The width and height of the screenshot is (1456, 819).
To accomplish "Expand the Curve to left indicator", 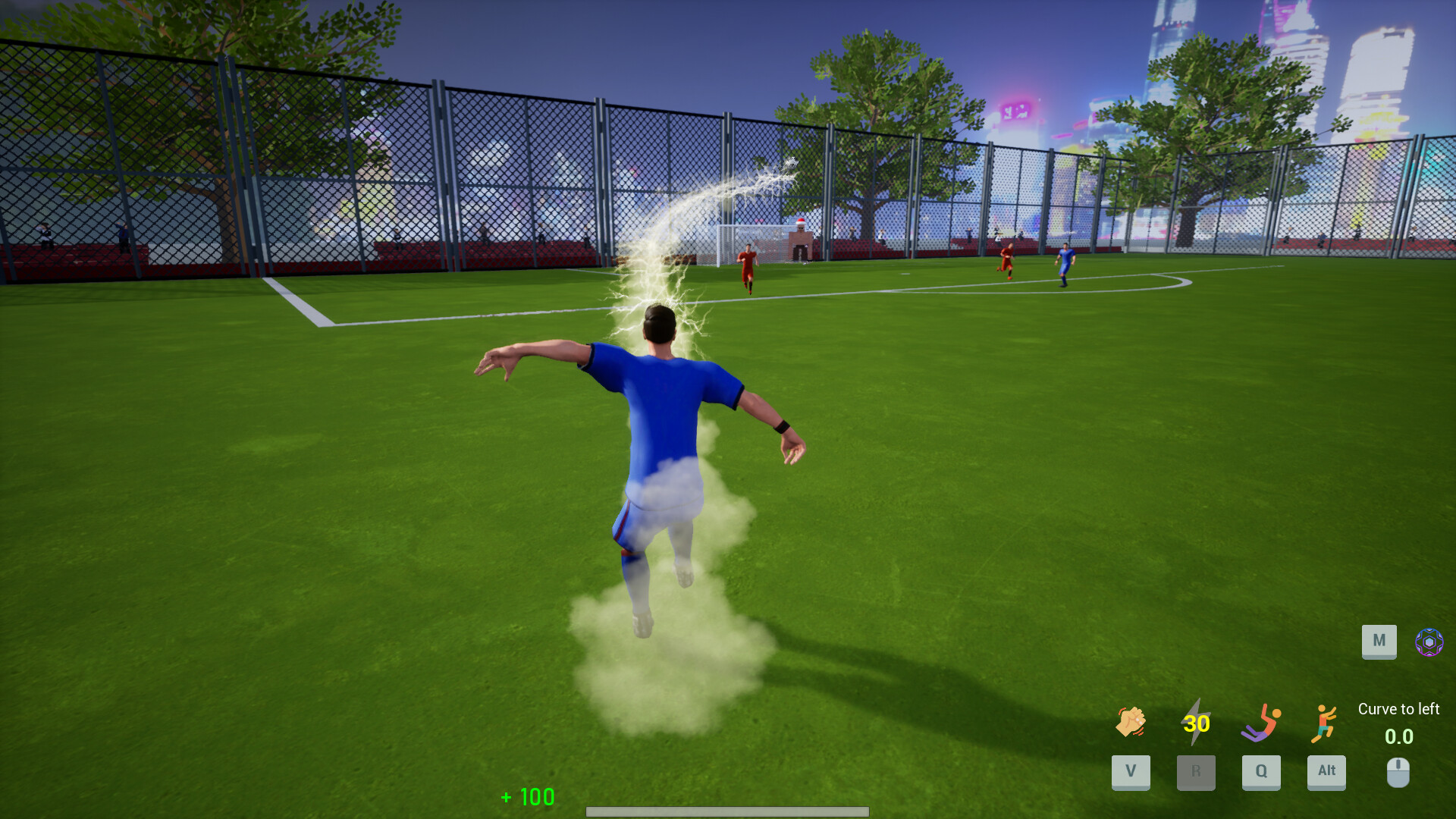I will (x=1398, y=709).
